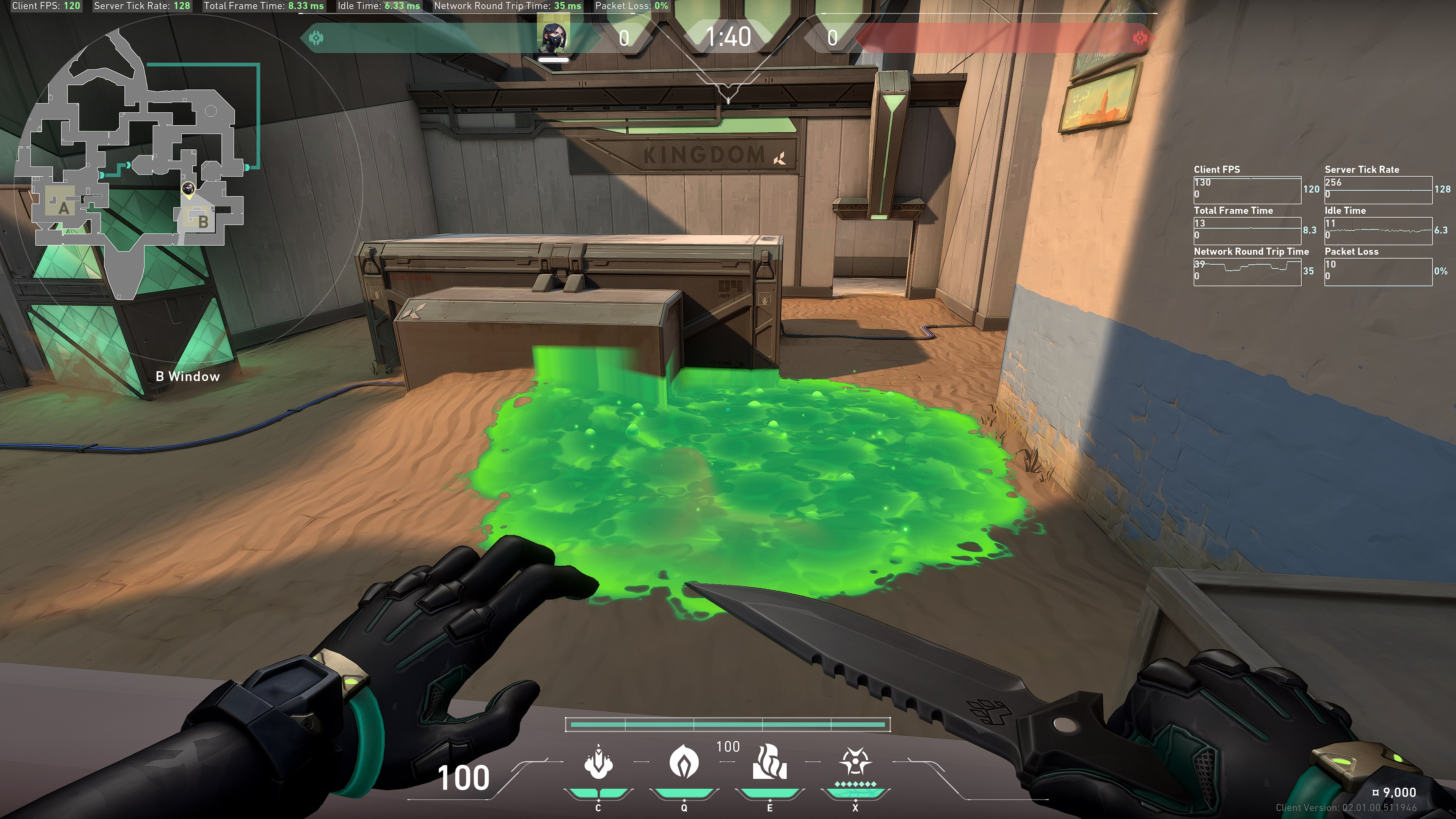Choose the Toxic Screen ability icon
Screen dimensions: 1456x819
pos(769,762)
